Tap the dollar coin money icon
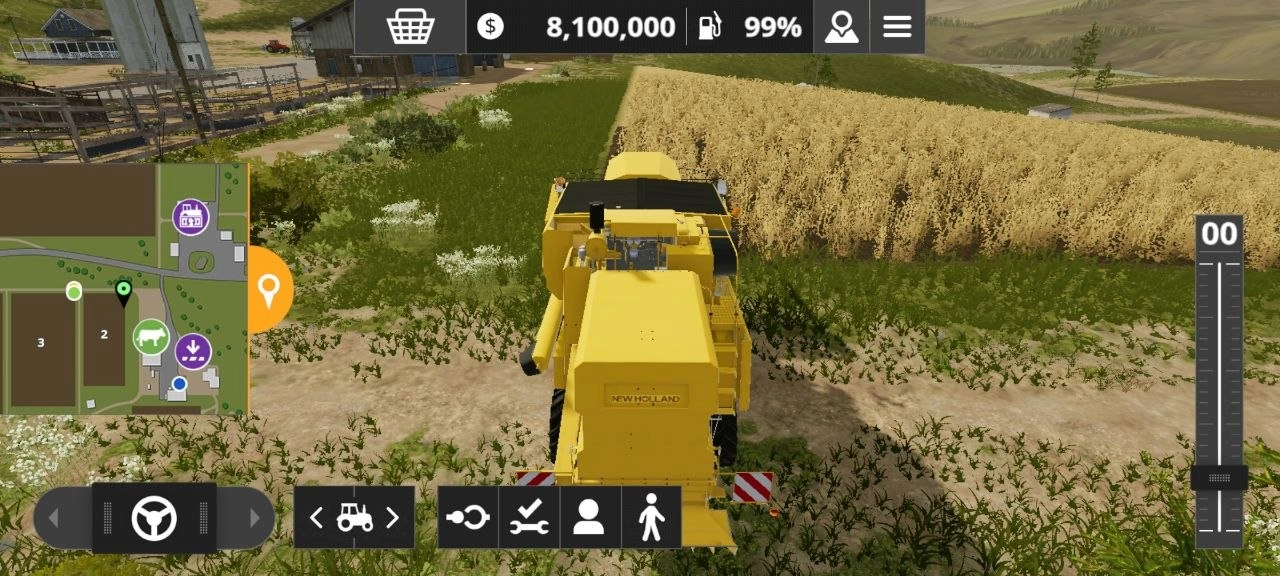Image resolution: width=1280 pixels, height=576 pixels. tap(490, 27)
